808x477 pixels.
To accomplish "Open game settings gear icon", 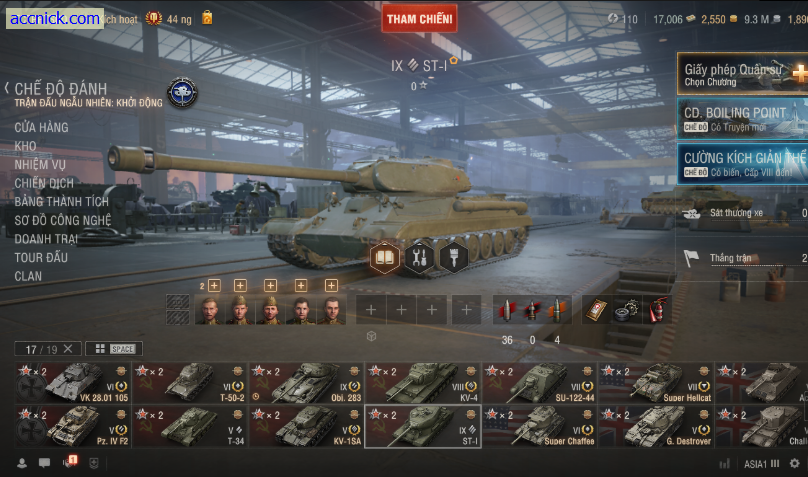I will pyautogui.click(x=794, y=464).
